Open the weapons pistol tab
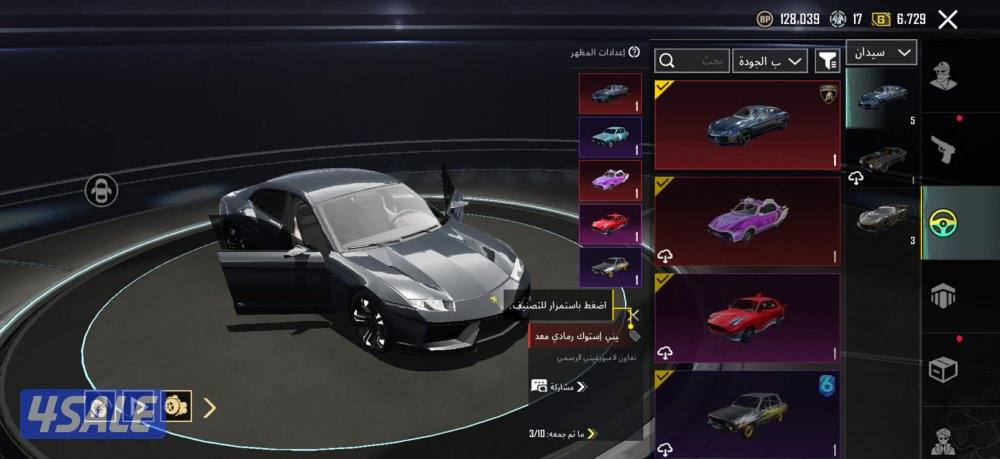The width and height of the screenshot is (1000, 459). point(945,149)
